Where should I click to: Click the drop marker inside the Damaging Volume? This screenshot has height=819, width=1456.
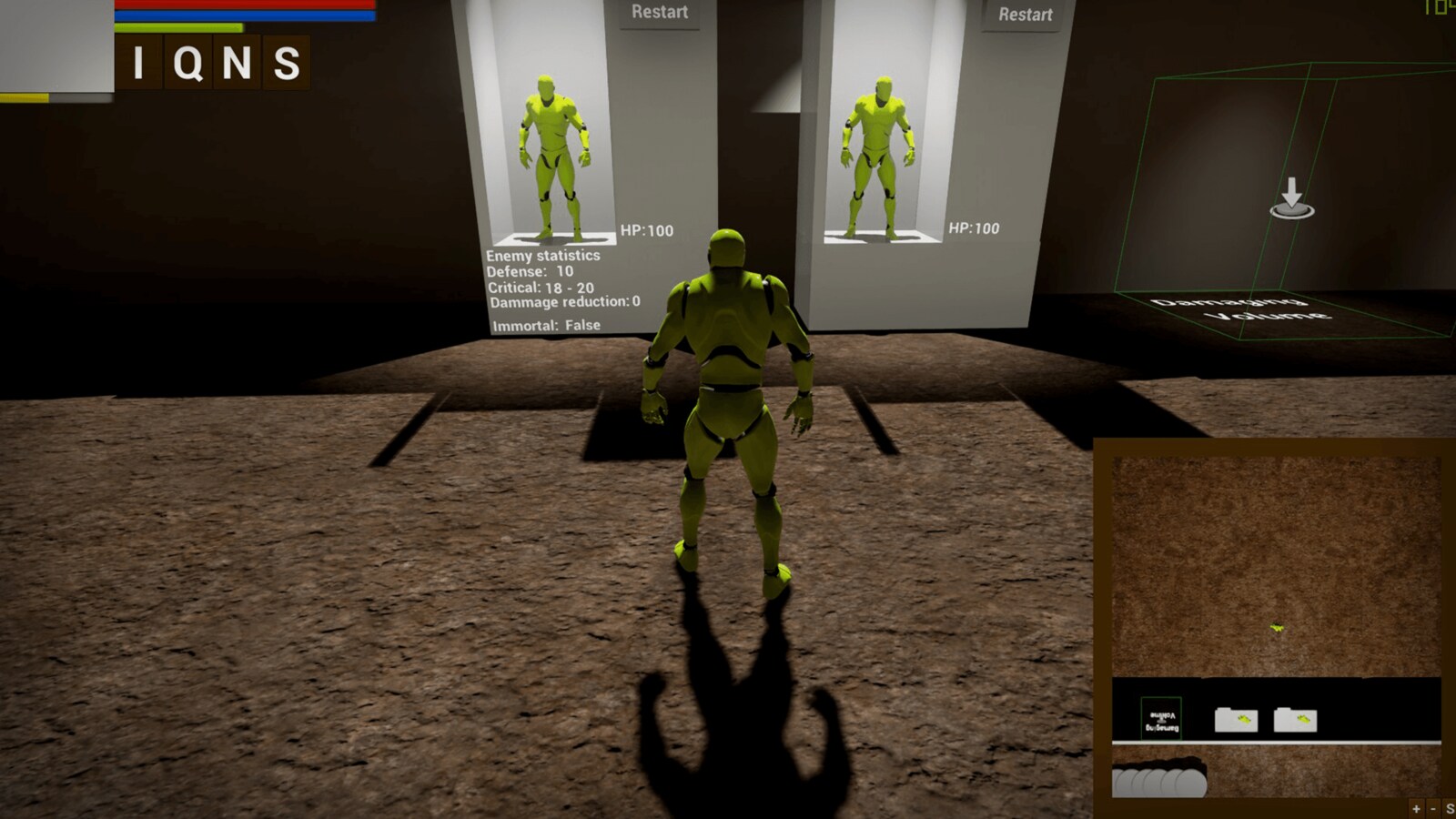(x=1291, y=200)
